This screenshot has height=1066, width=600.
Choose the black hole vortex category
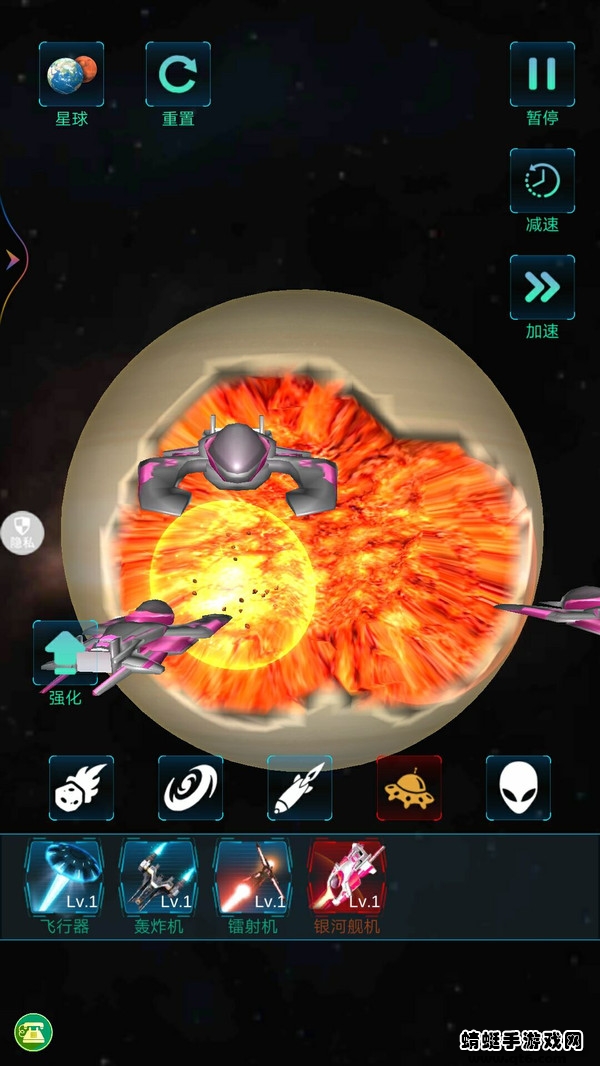point(190,788)
